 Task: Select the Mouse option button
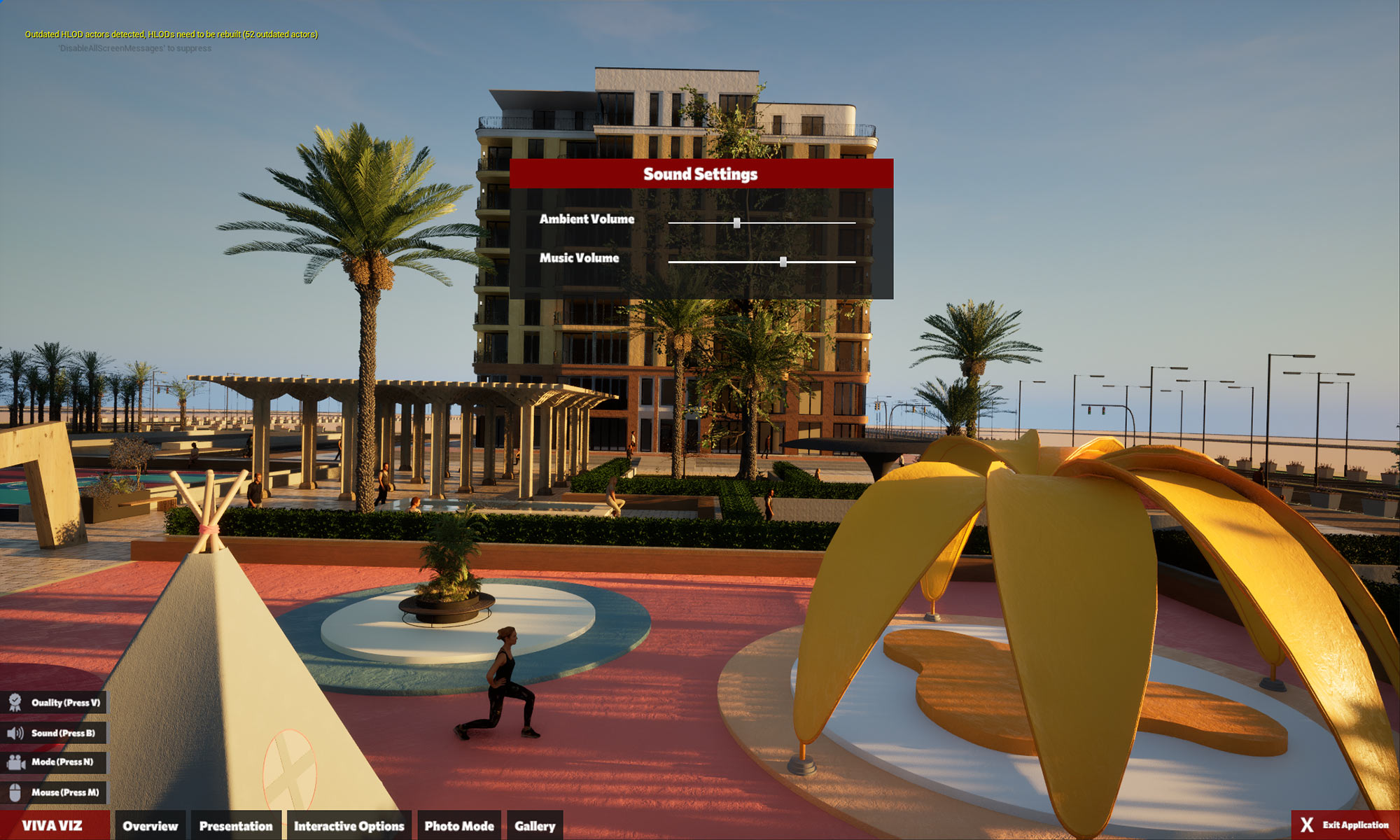54,792
